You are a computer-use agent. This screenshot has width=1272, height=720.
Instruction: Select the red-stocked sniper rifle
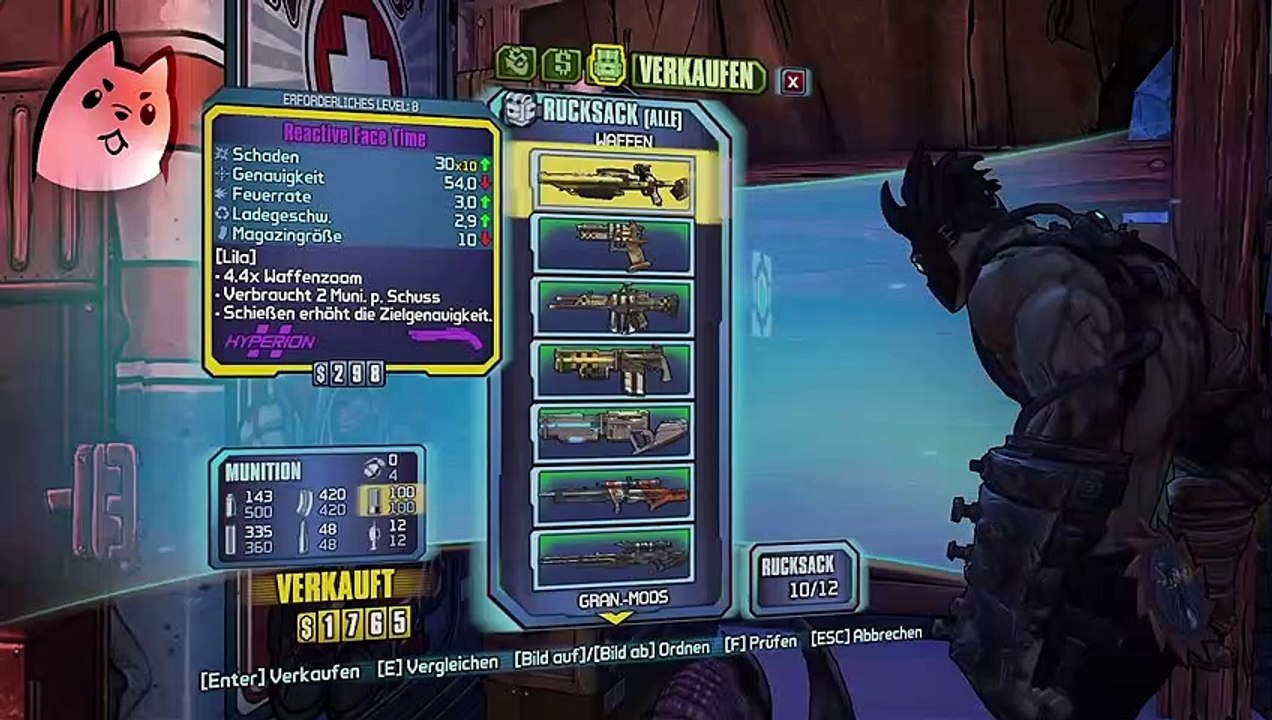click(x=613, y=494)
